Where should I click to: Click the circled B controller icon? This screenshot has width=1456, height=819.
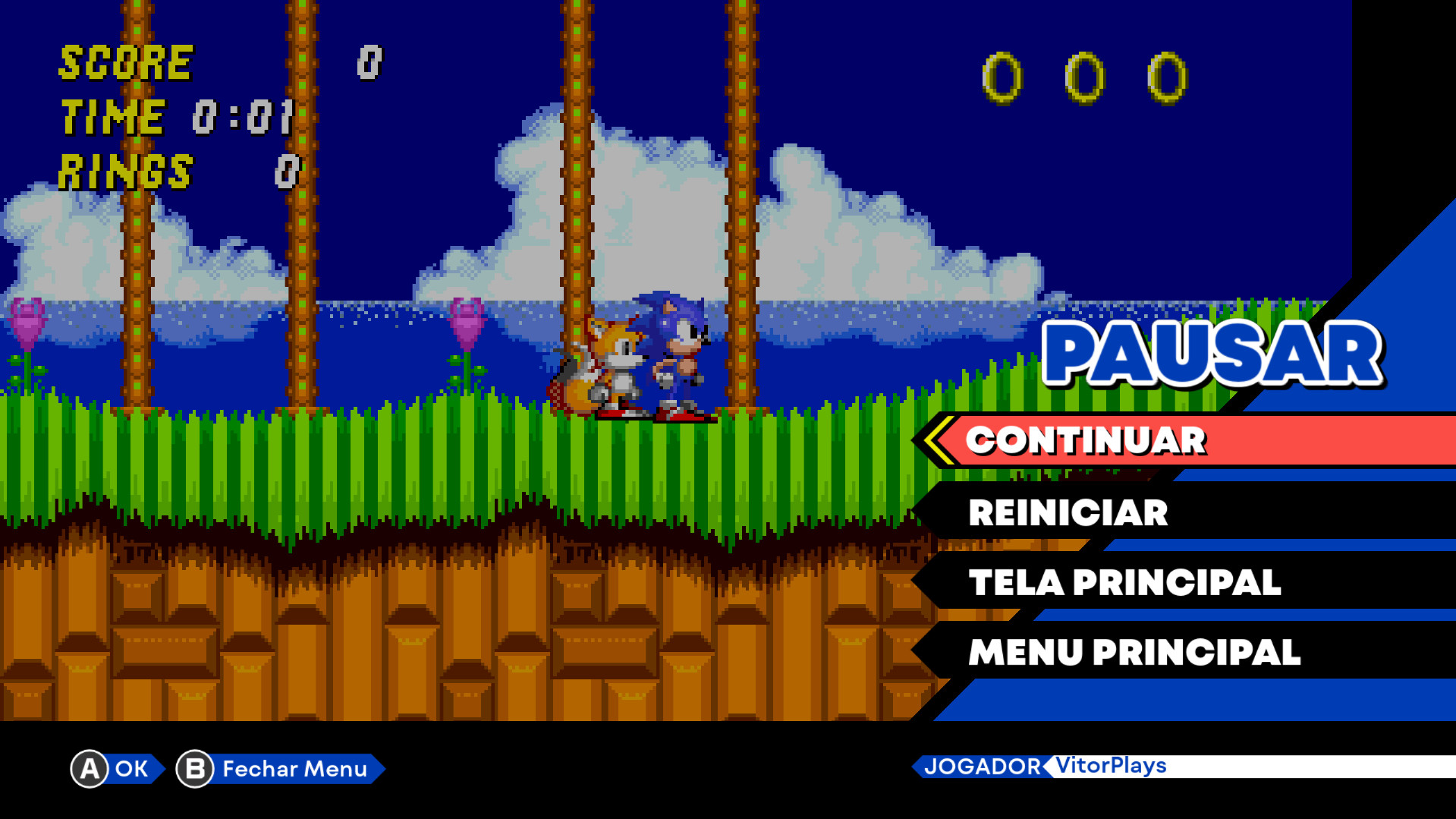coord(193,769)
